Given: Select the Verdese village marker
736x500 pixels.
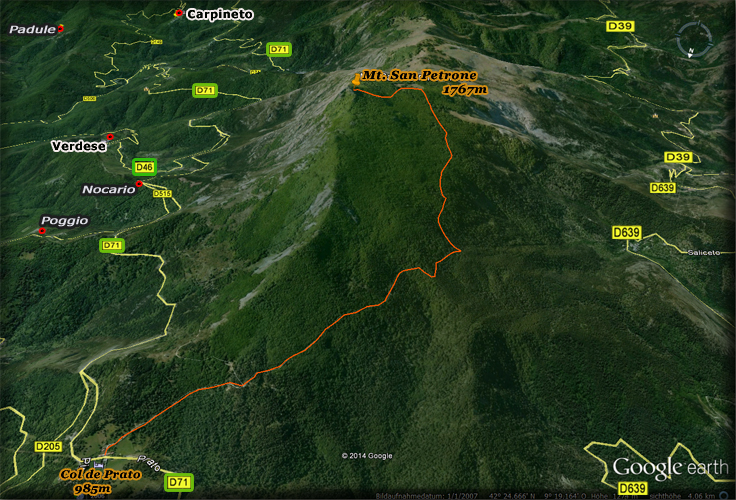Looking at the screenshot, I should [x=110, y=136].
